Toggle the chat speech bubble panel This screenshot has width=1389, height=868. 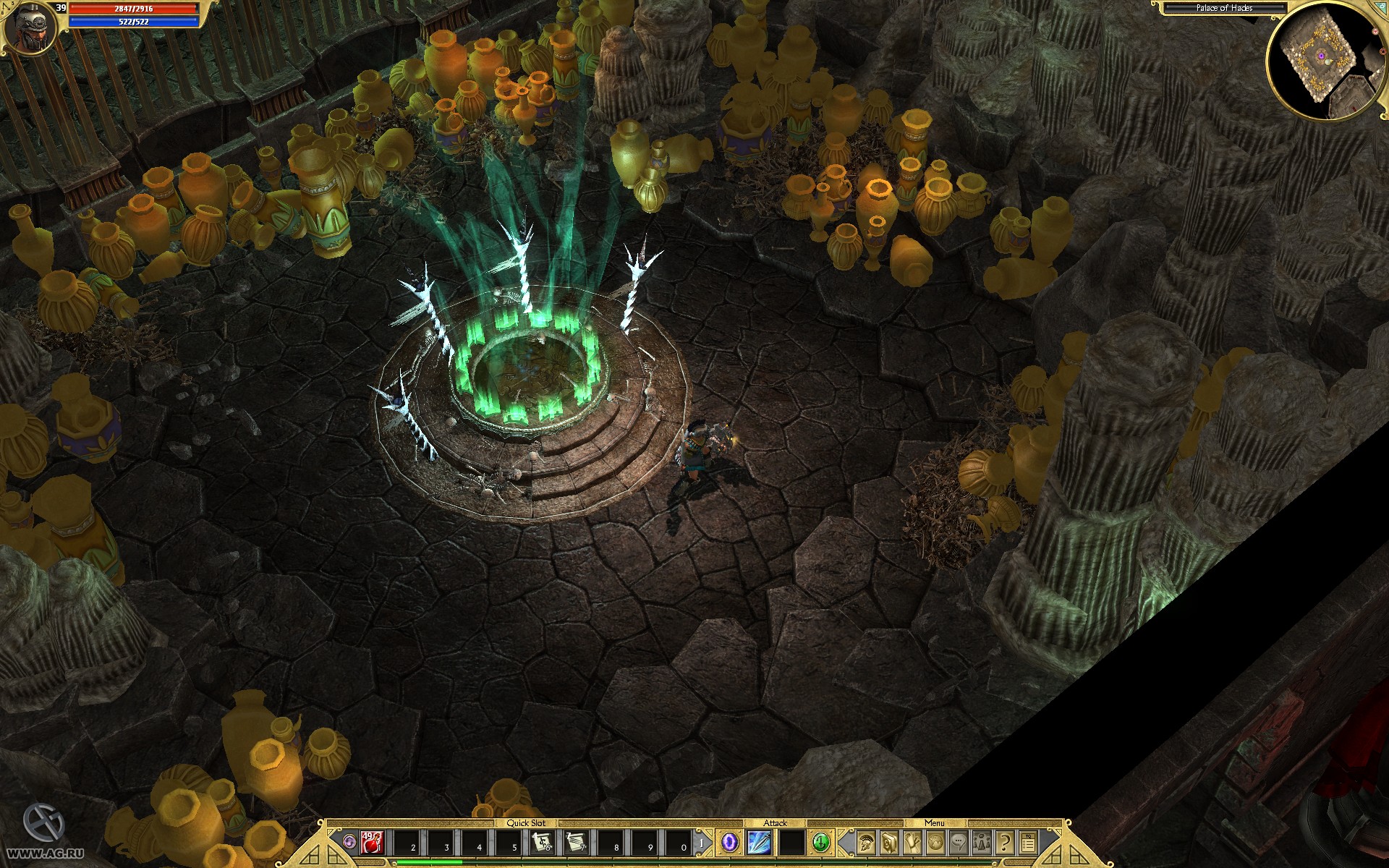(x=959, y=843)
